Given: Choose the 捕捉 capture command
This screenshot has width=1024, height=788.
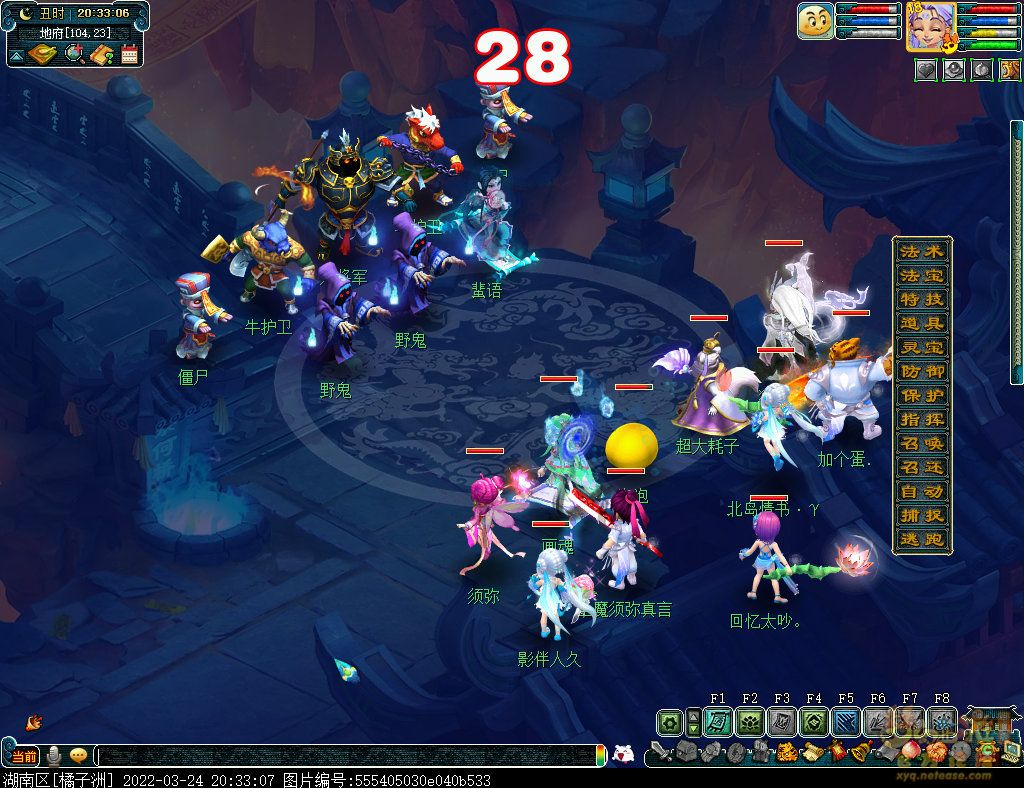Looking at the screenshot, I should pyautogui.click(x=921, y=516).
